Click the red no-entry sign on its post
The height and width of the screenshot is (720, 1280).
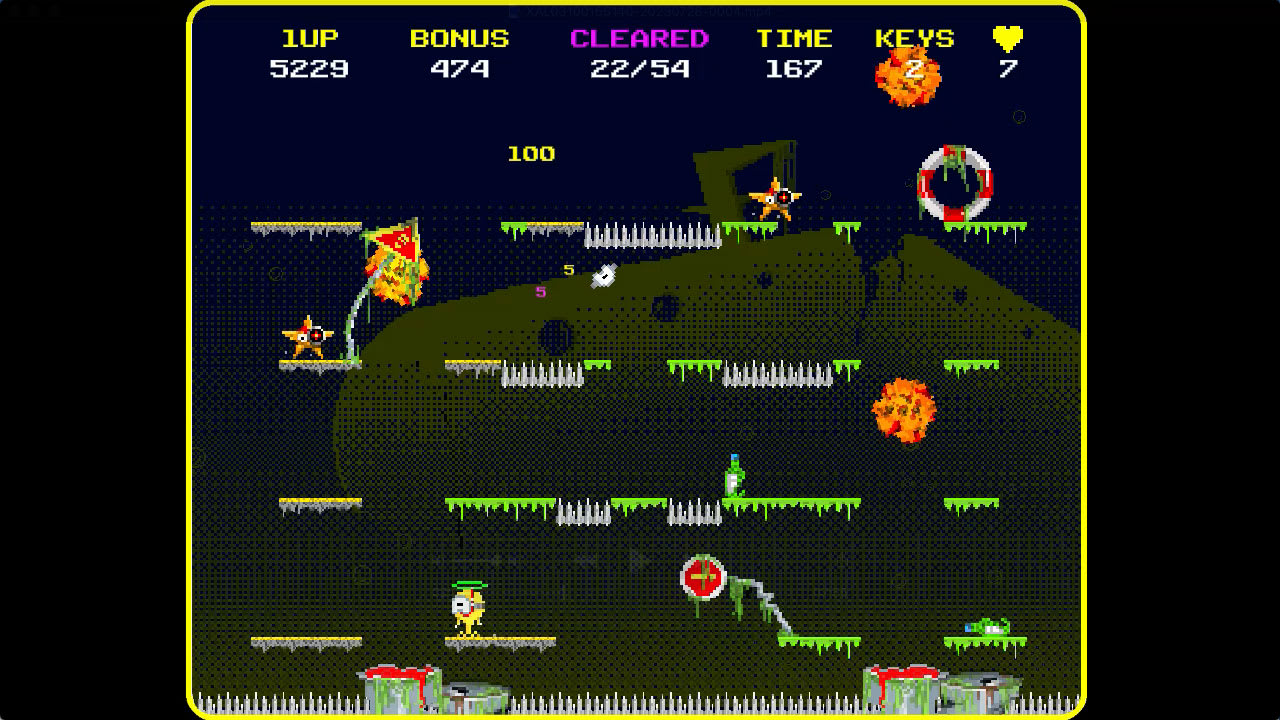(703, 576)
